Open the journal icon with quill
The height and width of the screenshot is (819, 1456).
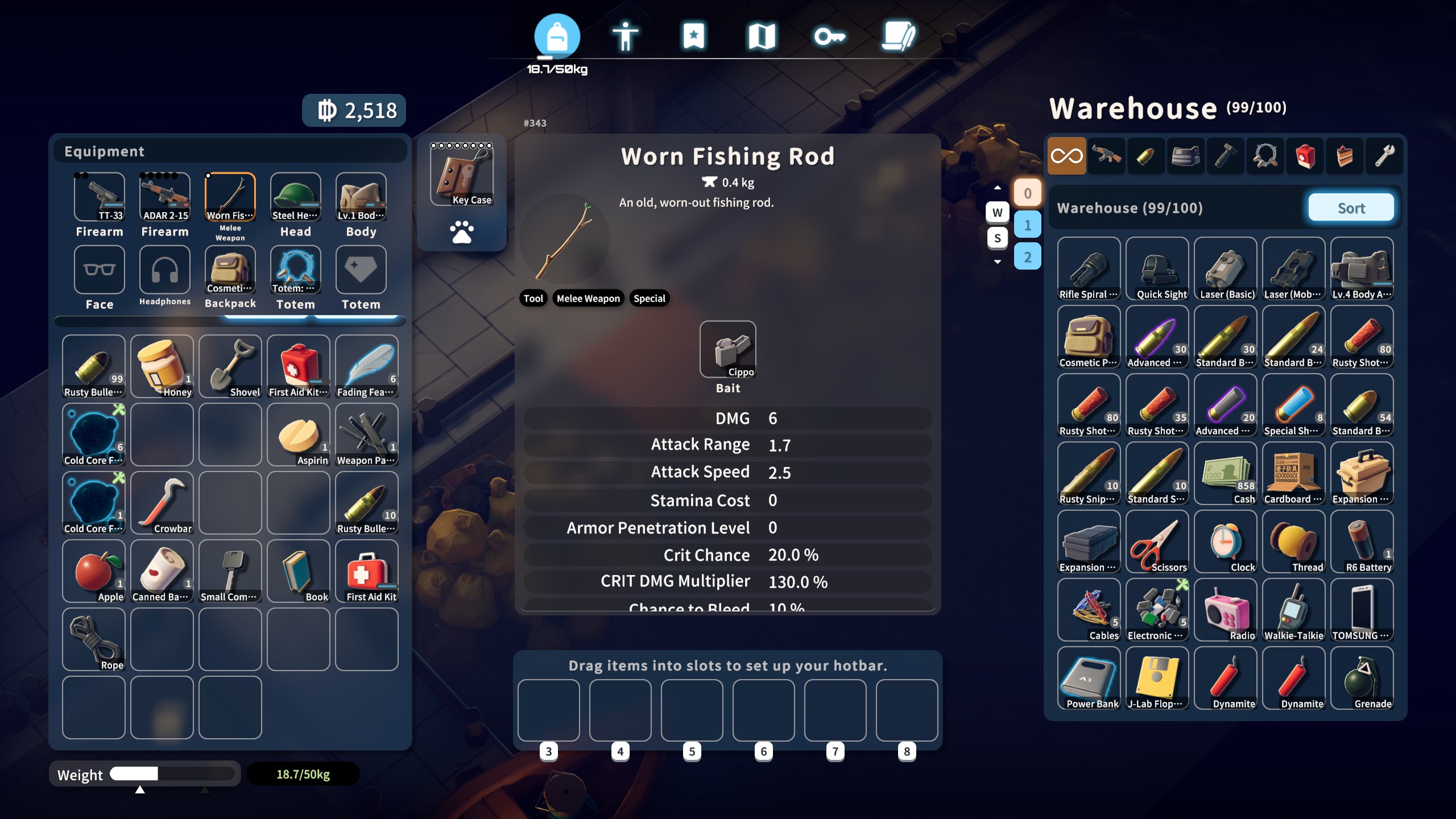[x=900, y=35]
